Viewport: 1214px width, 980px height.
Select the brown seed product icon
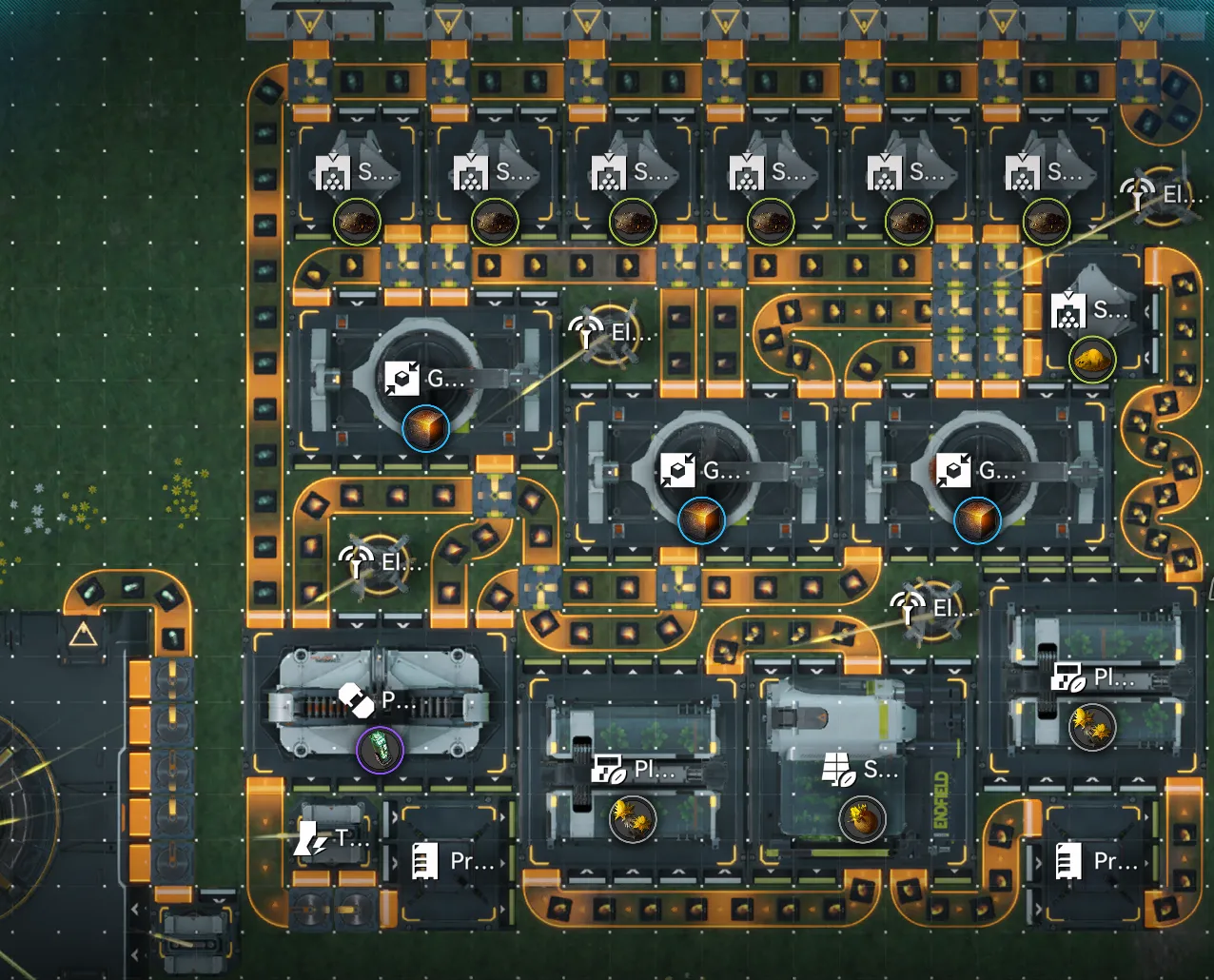862,818
